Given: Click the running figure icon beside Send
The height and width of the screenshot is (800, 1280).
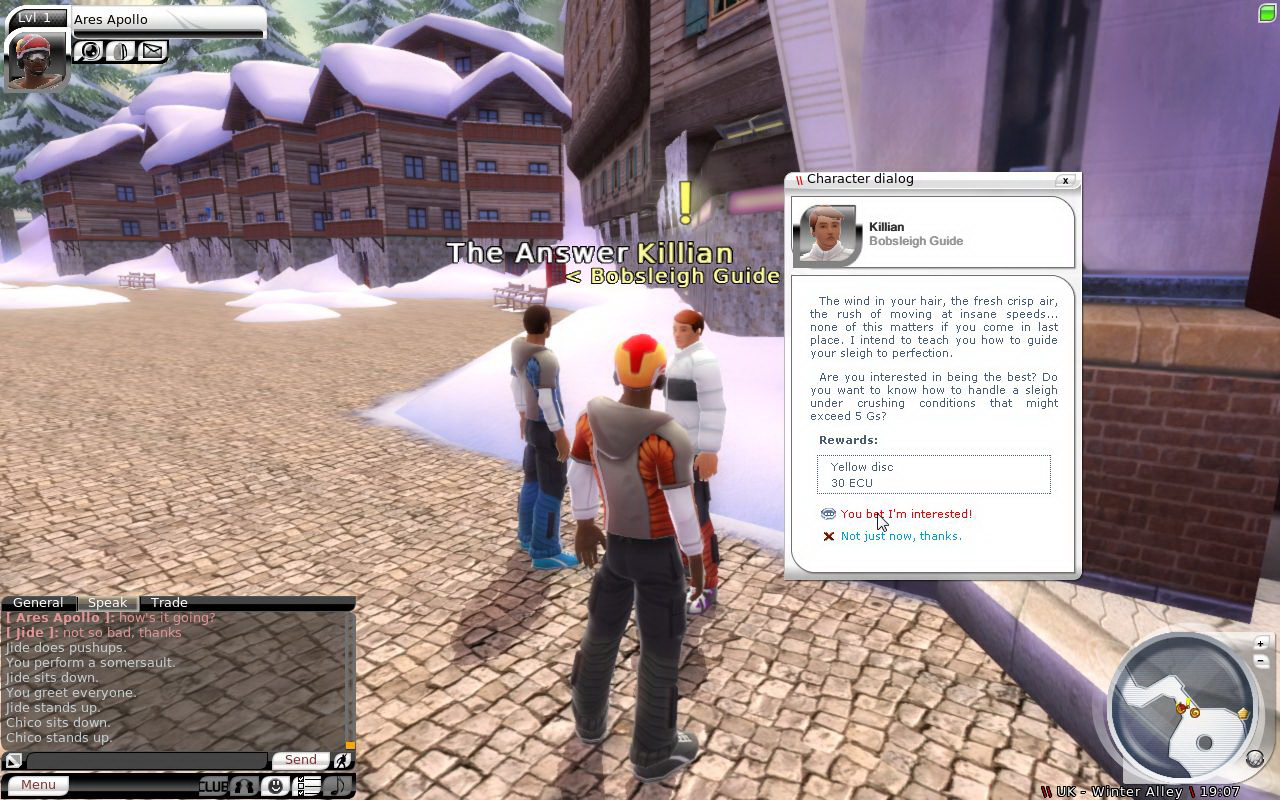Looking at the screenshot, I should pos(342,761).
